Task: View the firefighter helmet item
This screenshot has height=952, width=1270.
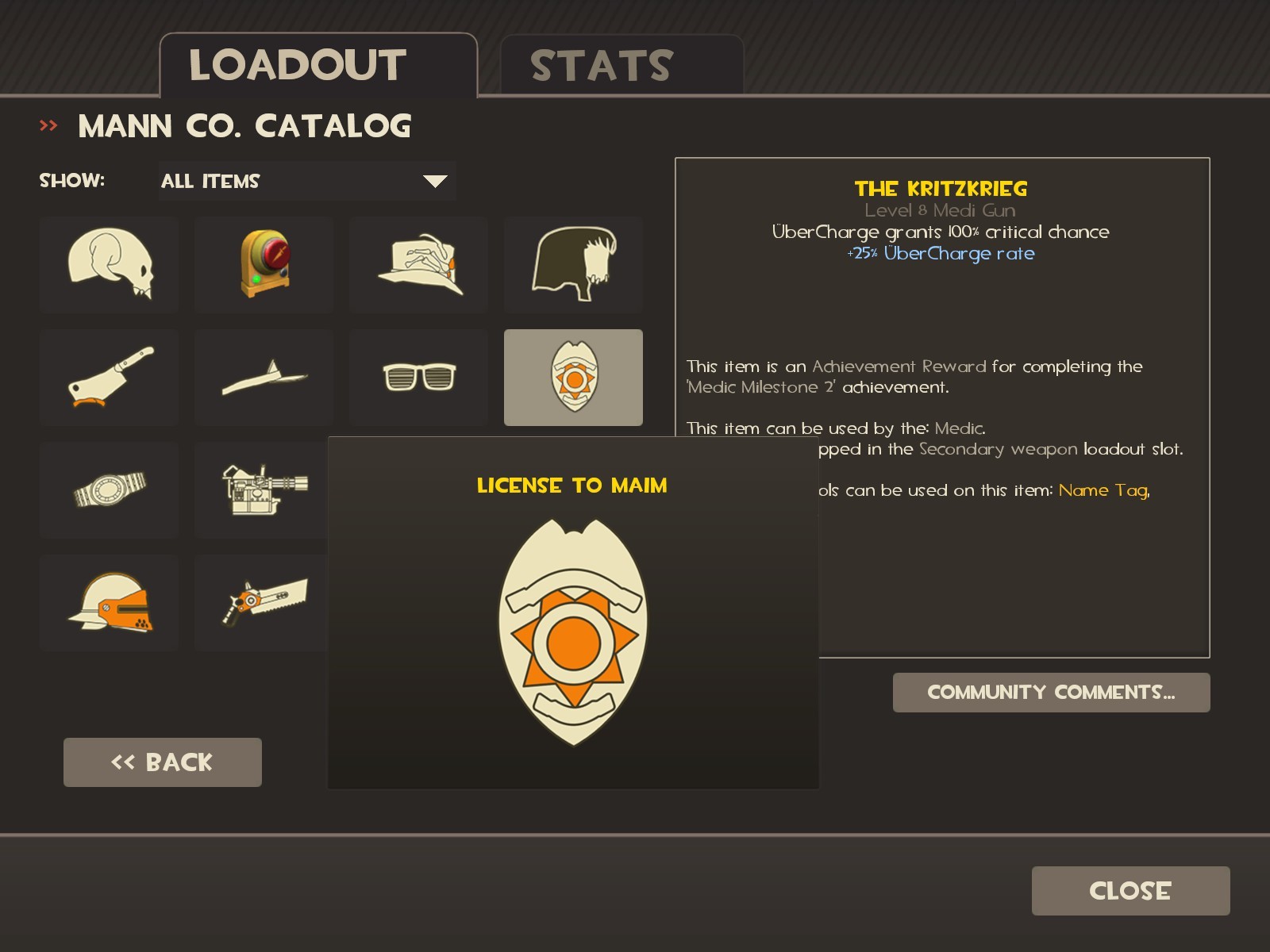Action: point(109,603)
